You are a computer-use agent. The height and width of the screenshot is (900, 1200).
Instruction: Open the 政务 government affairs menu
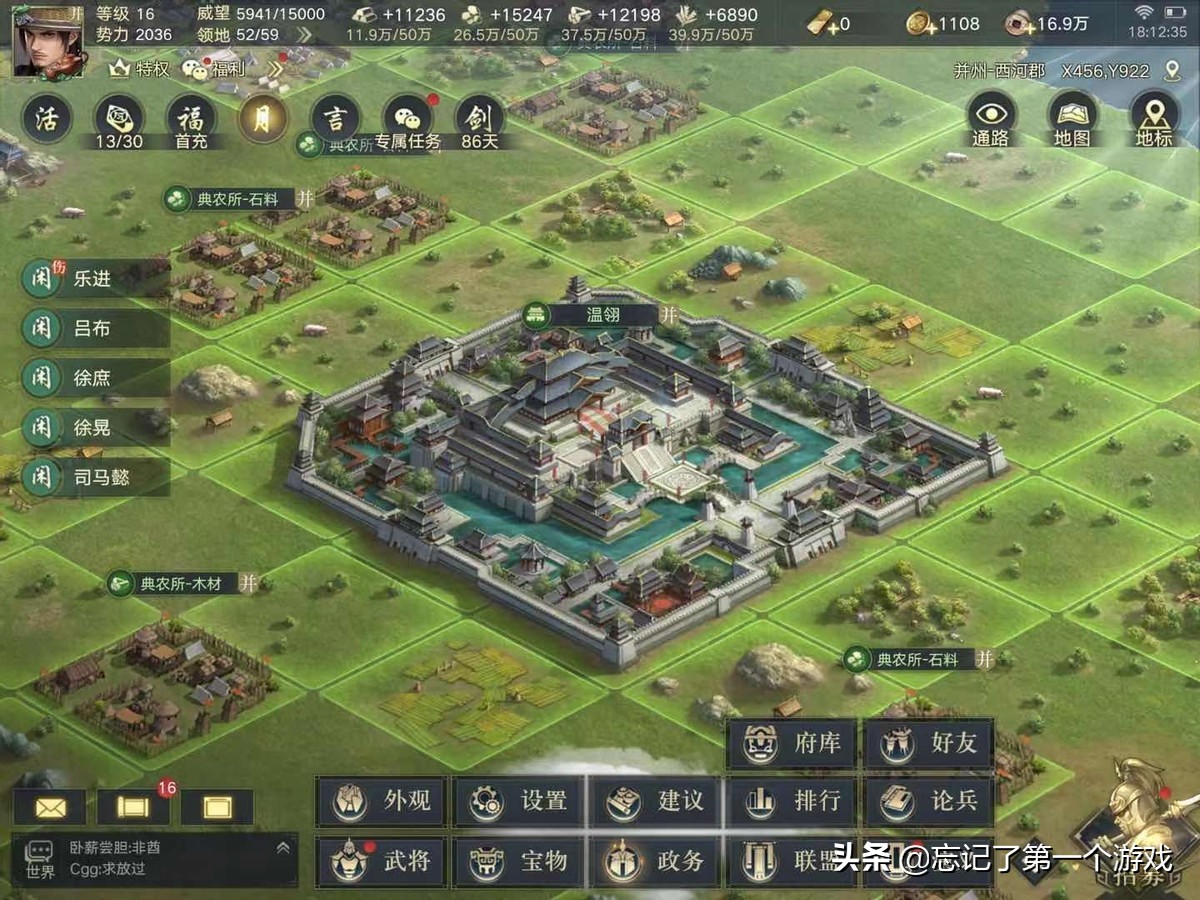click(655, 860)
